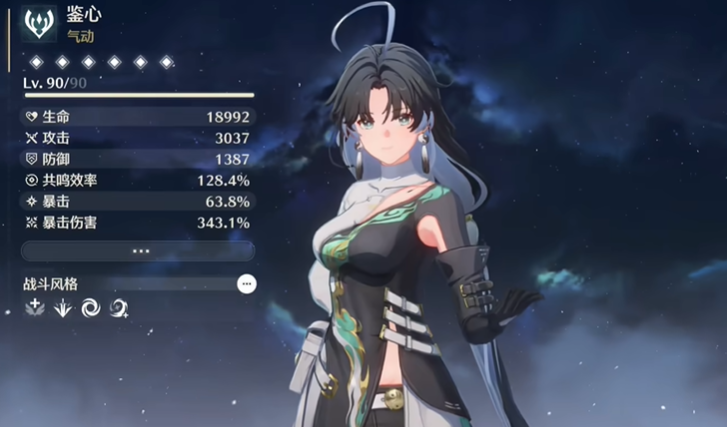The width and height of the screenshot is (727, 427).
Task: Select the winged plus healing style icon
Action: coord(34,309)
